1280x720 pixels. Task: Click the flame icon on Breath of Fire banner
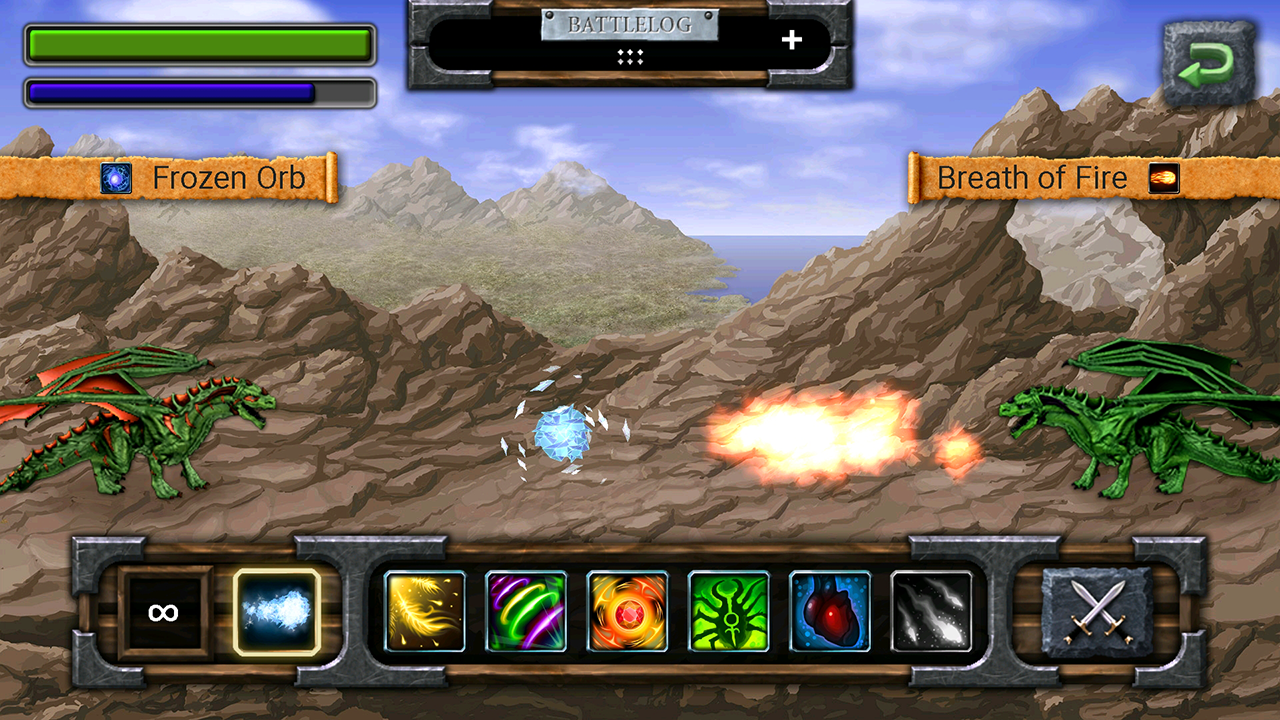tap(1163, 177)
